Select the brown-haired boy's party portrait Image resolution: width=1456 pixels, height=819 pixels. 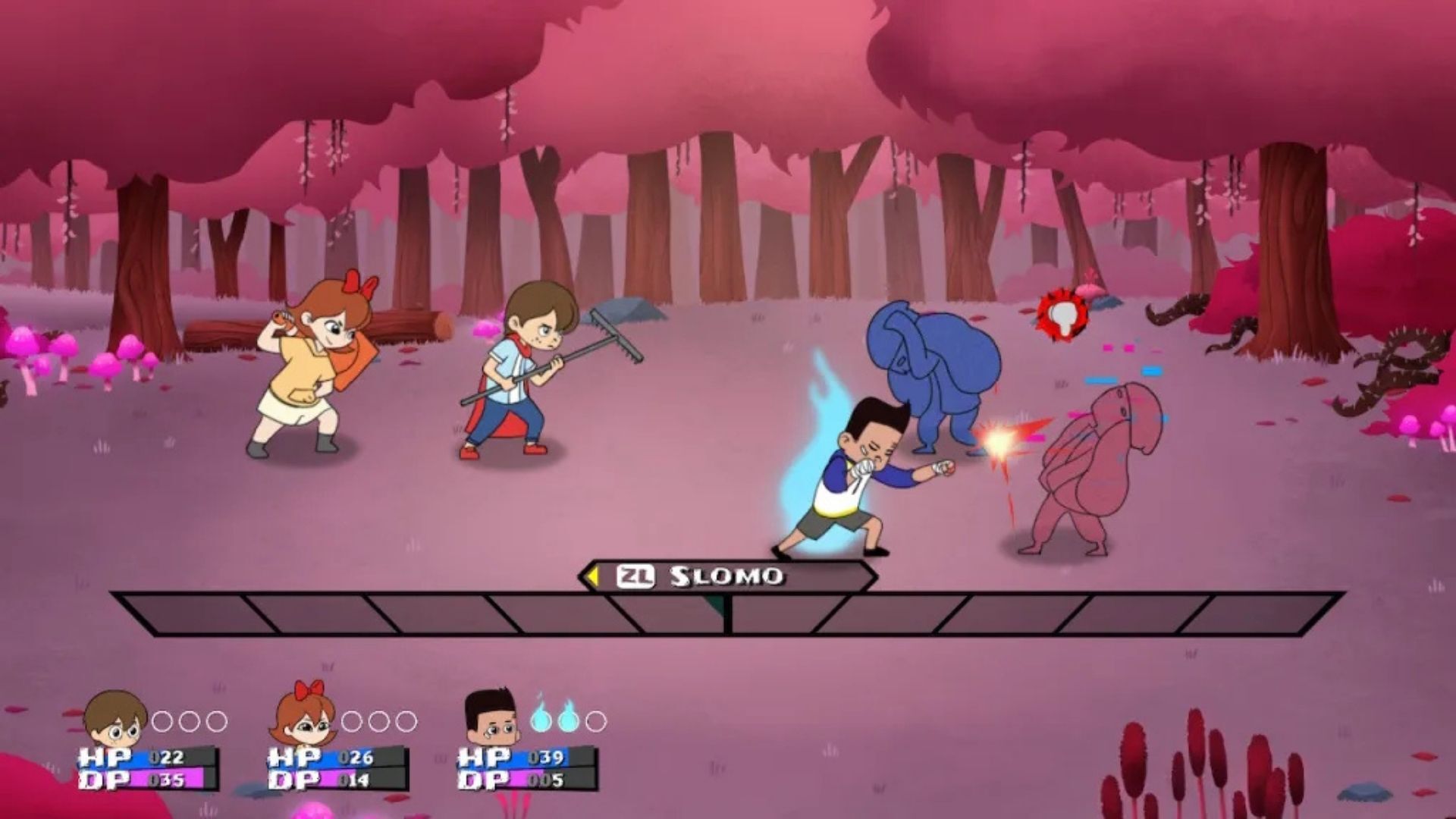tap(115, 719)
